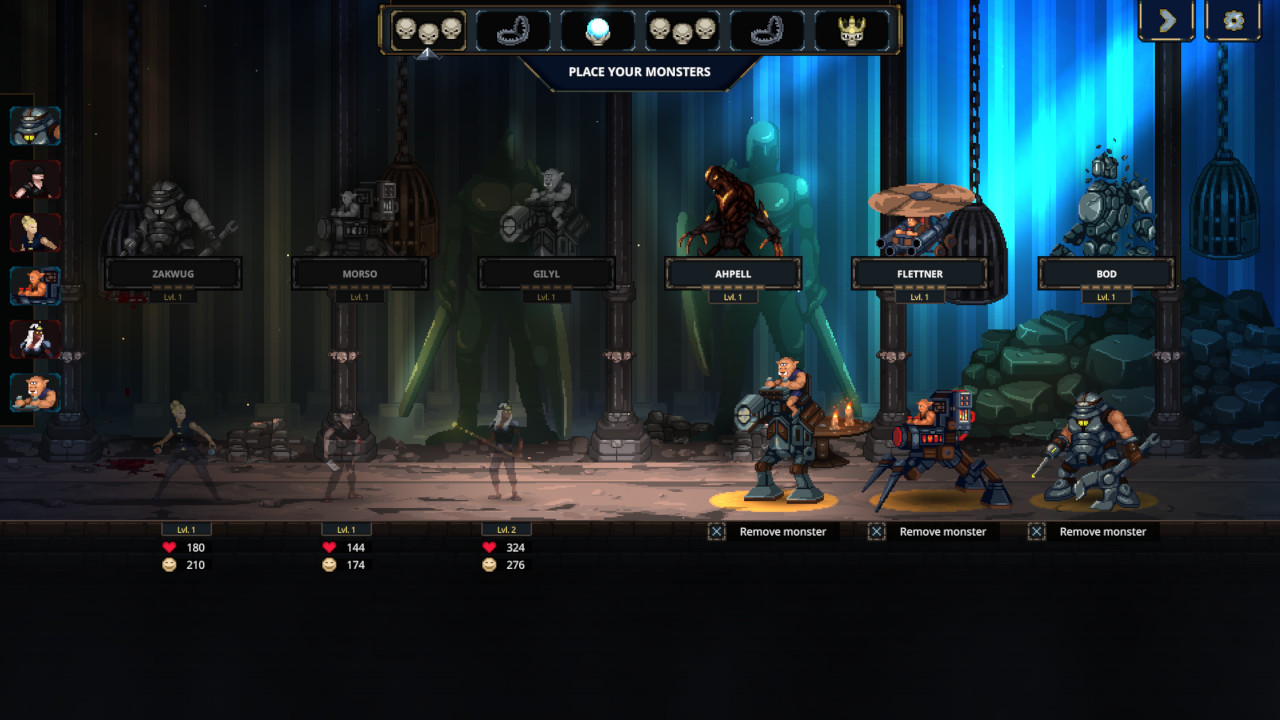The width and height of the screenshot is (1280, 720).
Task: Click the greyed-out Zakwug nameplate
Action: 173,273
